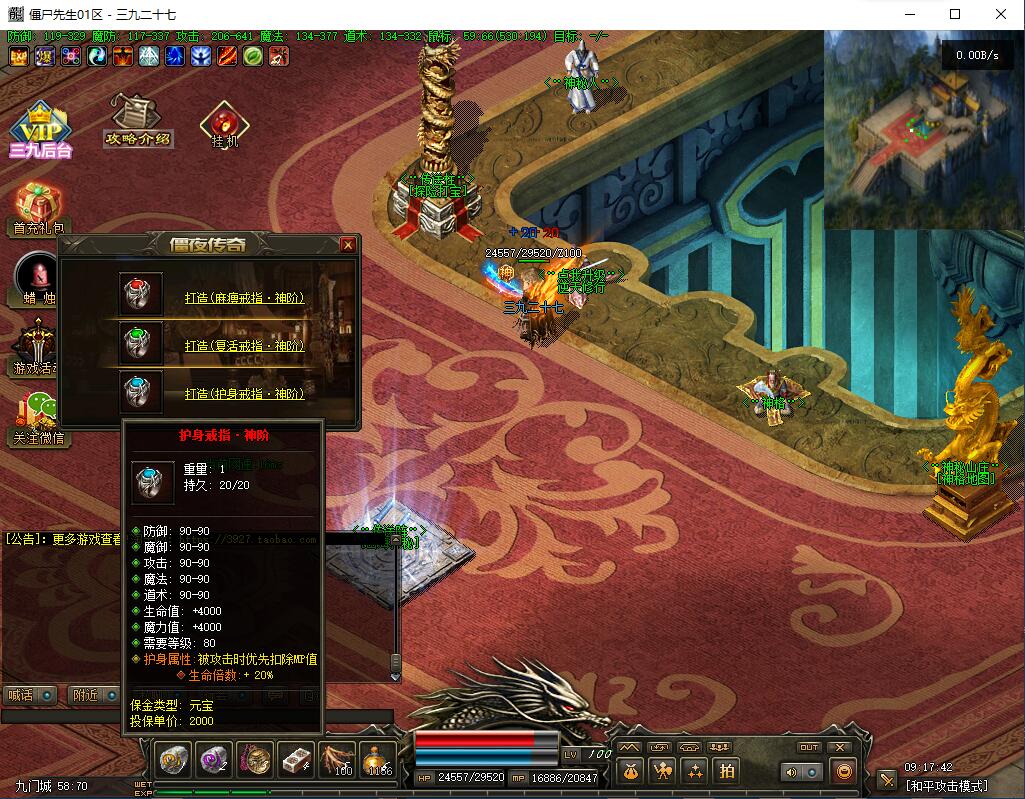The width and height of the screenshot is (1025, 799).
Task: Select the 打造(复活戒指·神阶) forge link
Action: pos(244,346)
